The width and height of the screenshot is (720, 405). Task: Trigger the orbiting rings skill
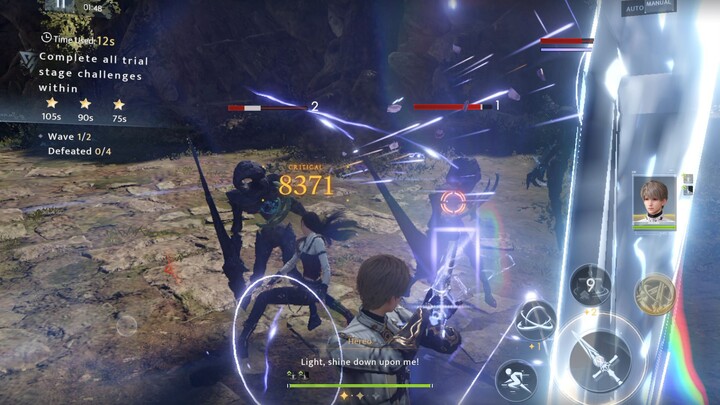coord(539,320)
